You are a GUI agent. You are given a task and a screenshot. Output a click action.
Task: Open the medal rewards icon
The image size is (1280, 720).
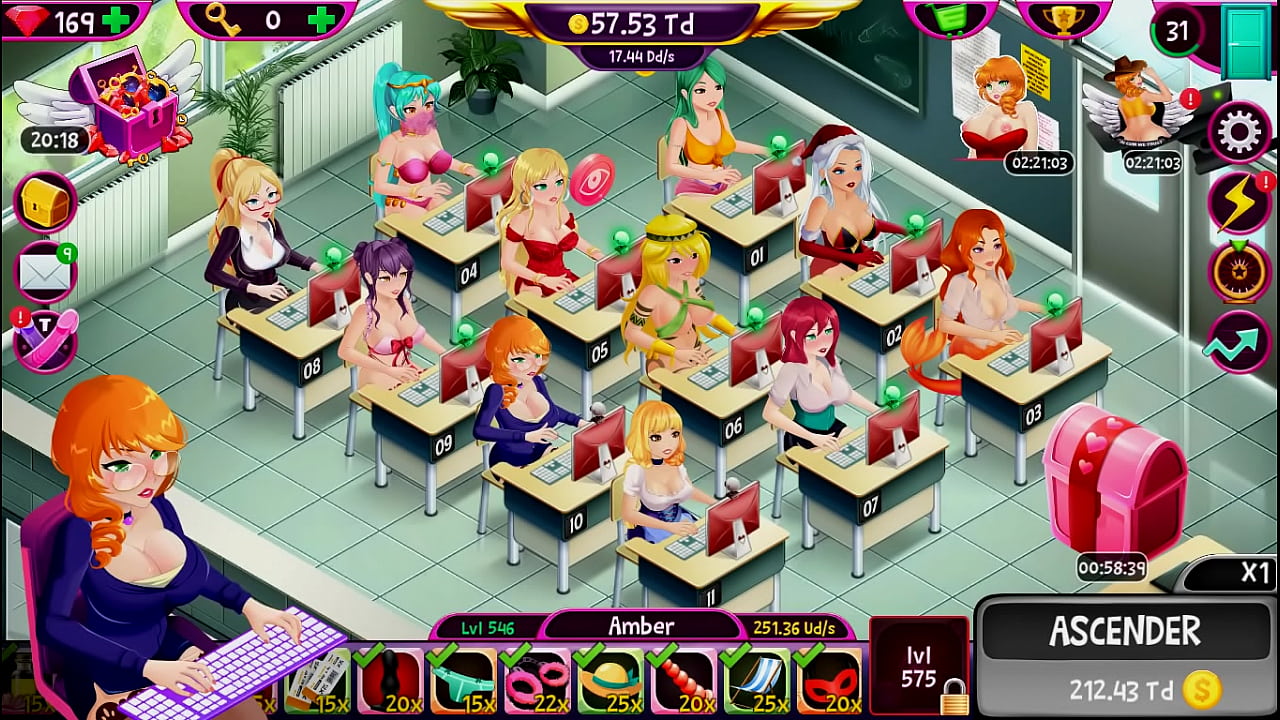pos(1240,270)
